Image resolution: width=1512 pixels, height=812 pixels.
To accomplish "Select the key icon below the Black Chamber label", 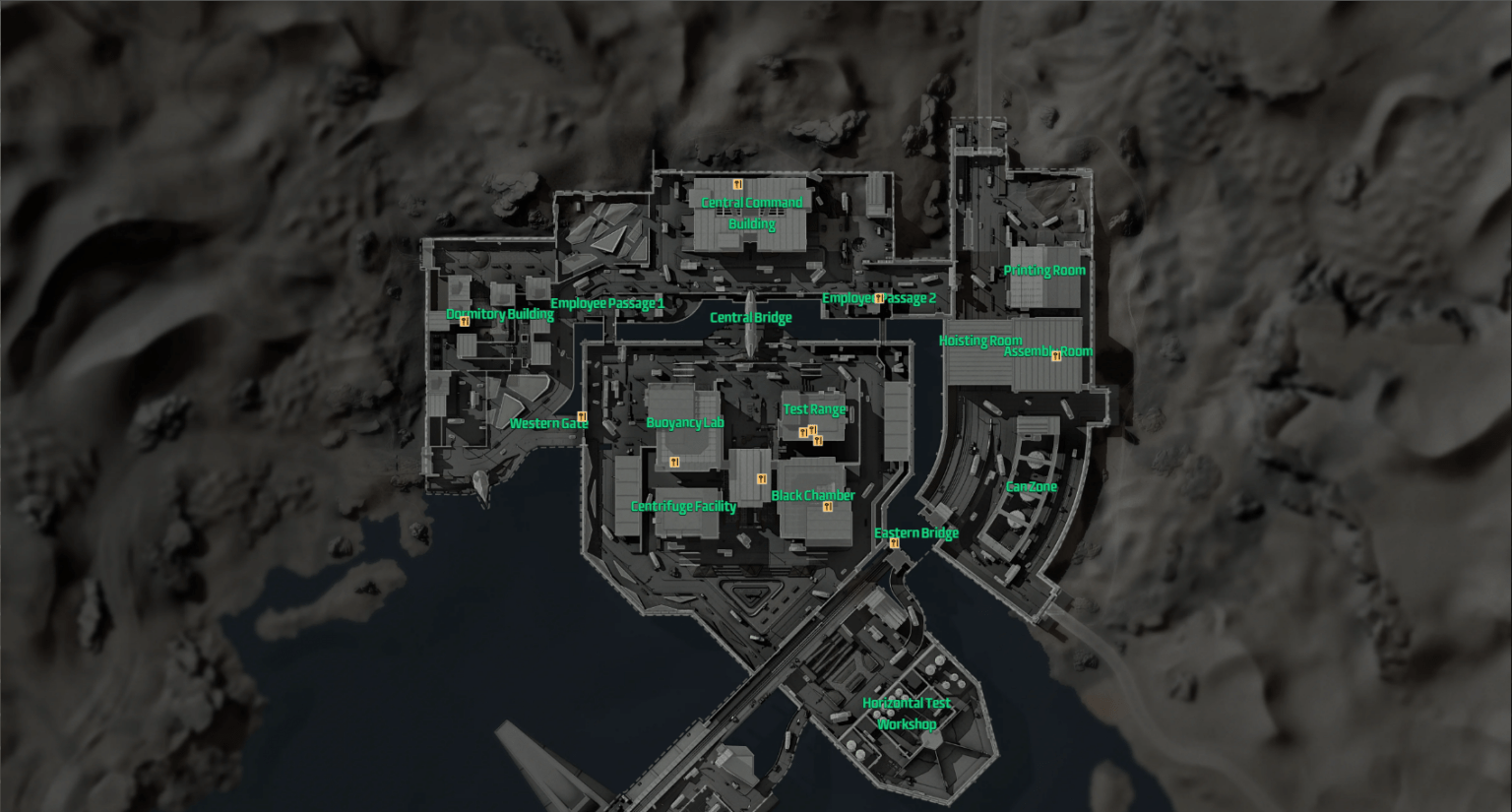I will [x=827, y=506].
